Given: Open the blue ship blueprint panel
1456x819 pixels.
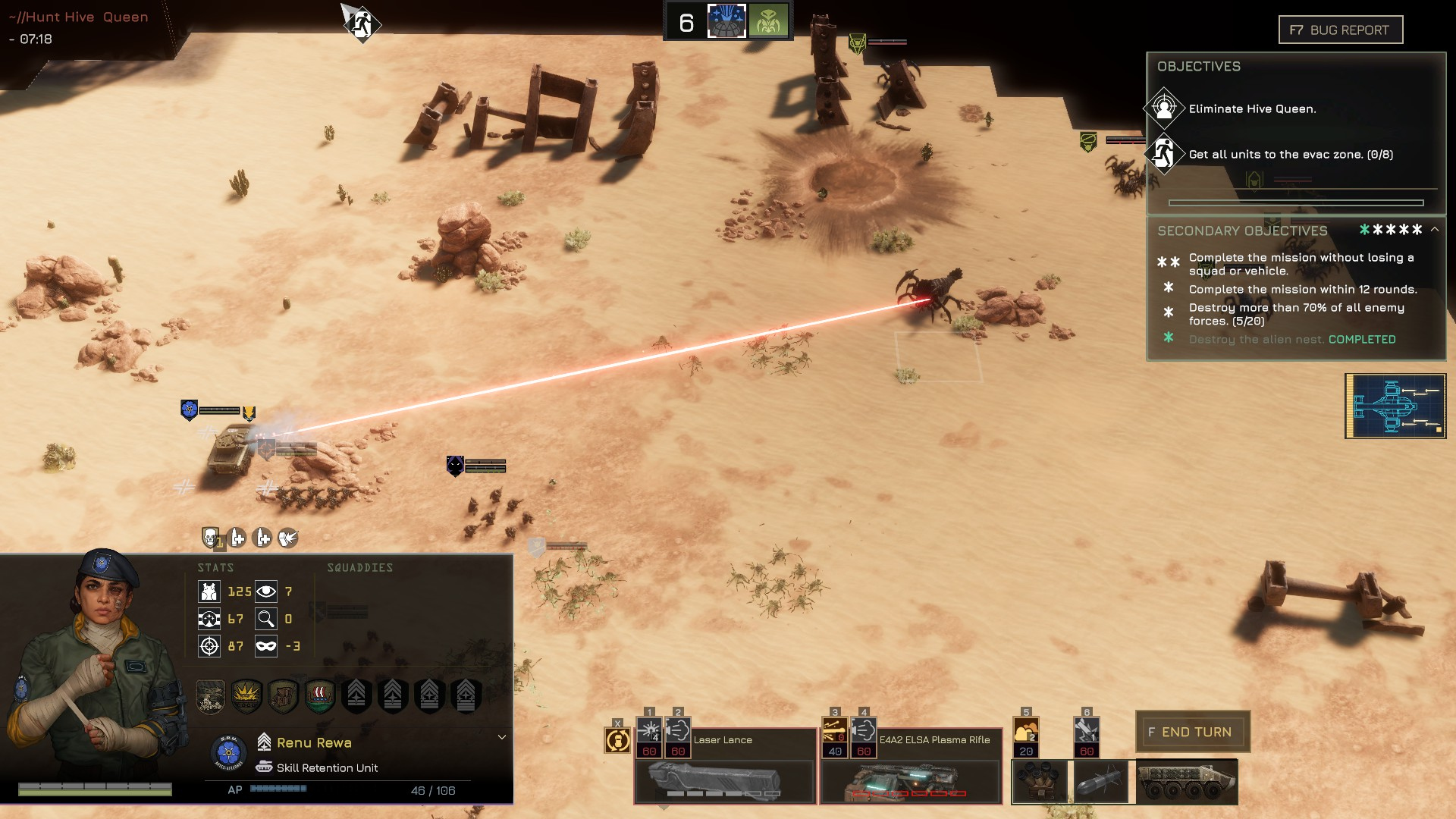Looking at the screenshot, I should (1395, 406).
